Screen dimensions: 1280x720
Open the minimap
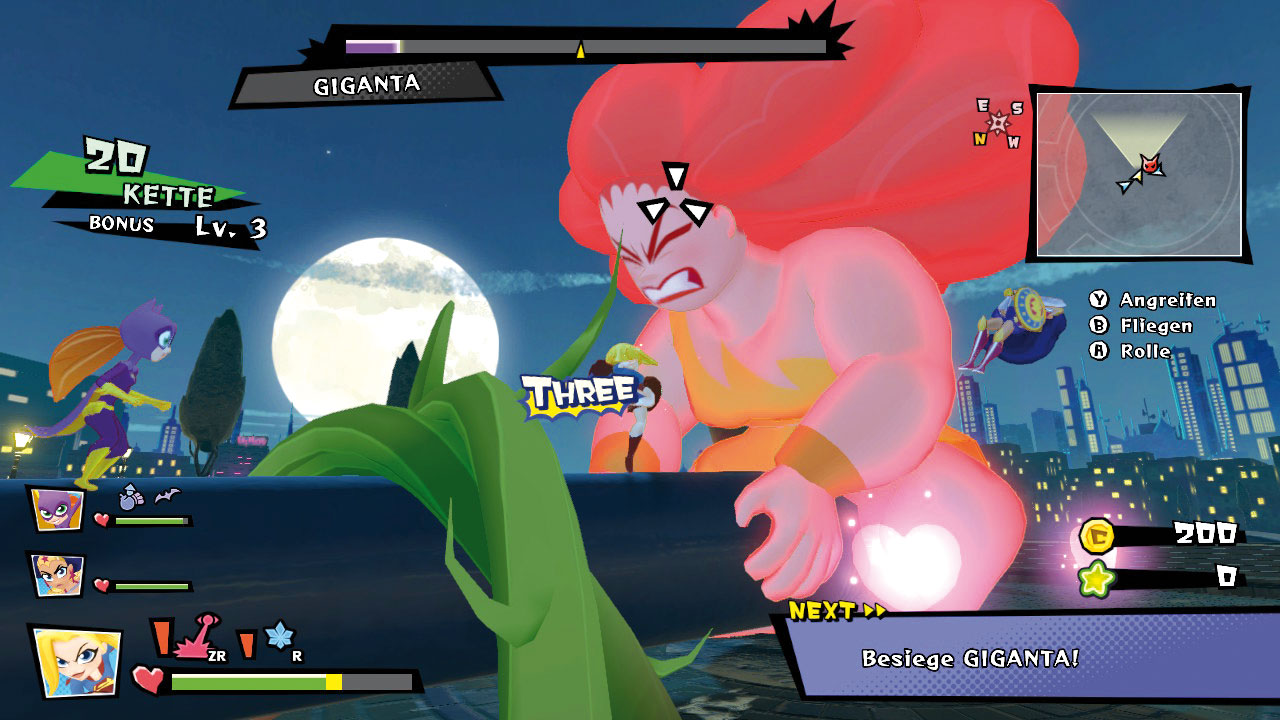pos(1138,172)
